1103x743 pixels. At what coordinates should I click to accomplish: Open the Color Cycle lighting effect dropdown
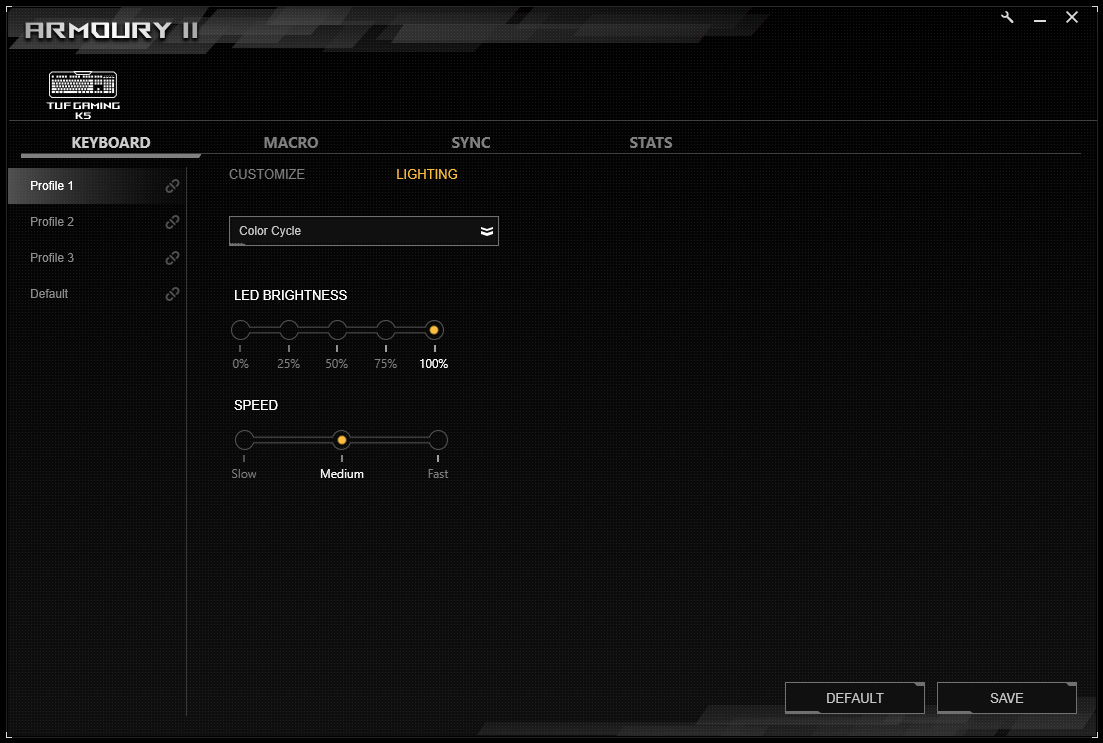363,231
